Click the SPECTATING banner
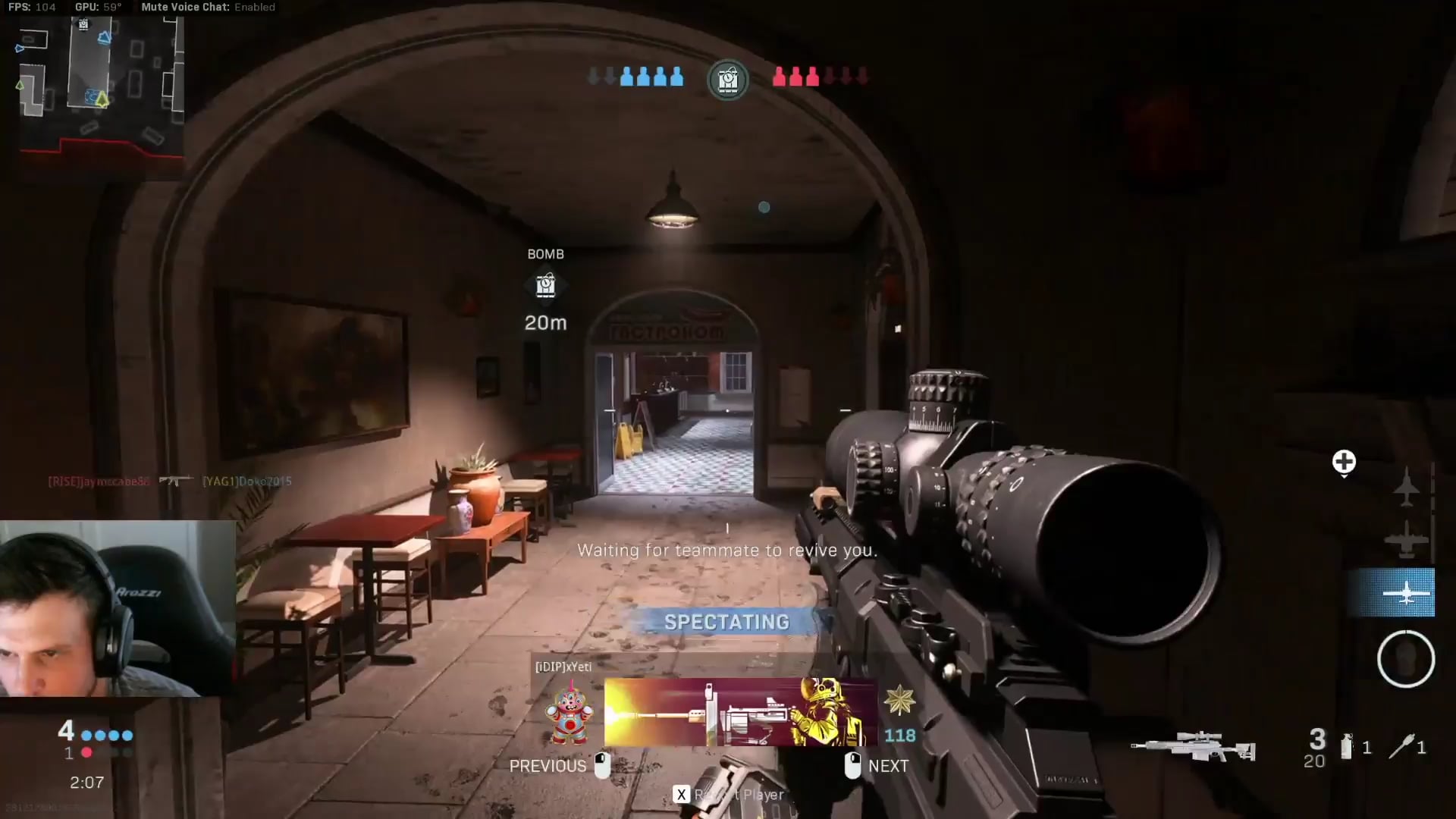The height and width of the screenshot is (819, 1456). 726,622
